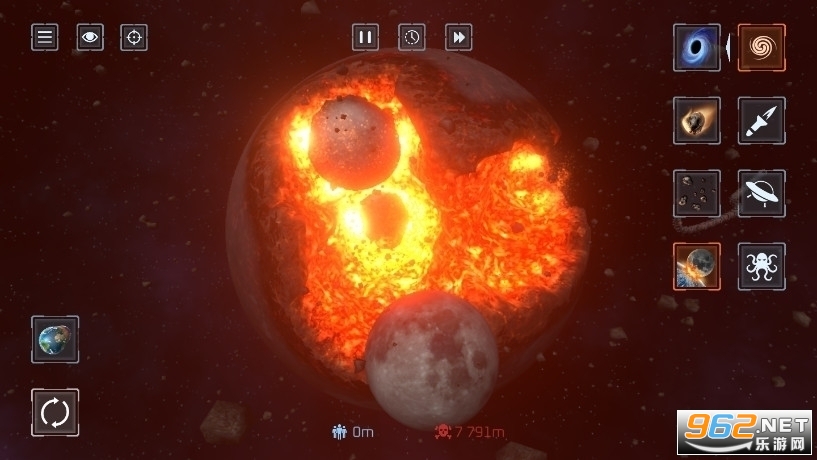817x460 pixels.
Task: Pick the moon collision weapon
Action: pos(697,267)
